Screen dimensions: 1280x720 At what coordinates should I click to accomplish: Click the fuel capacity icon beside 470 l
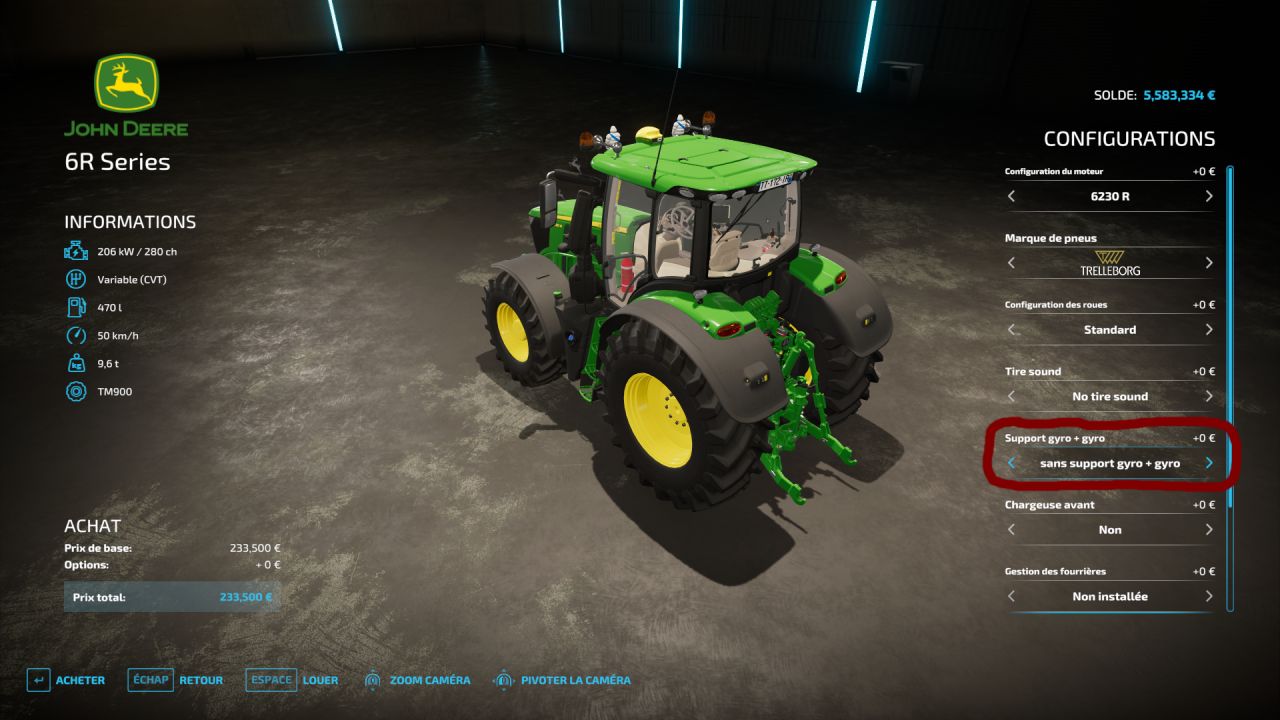coord(75,307)
